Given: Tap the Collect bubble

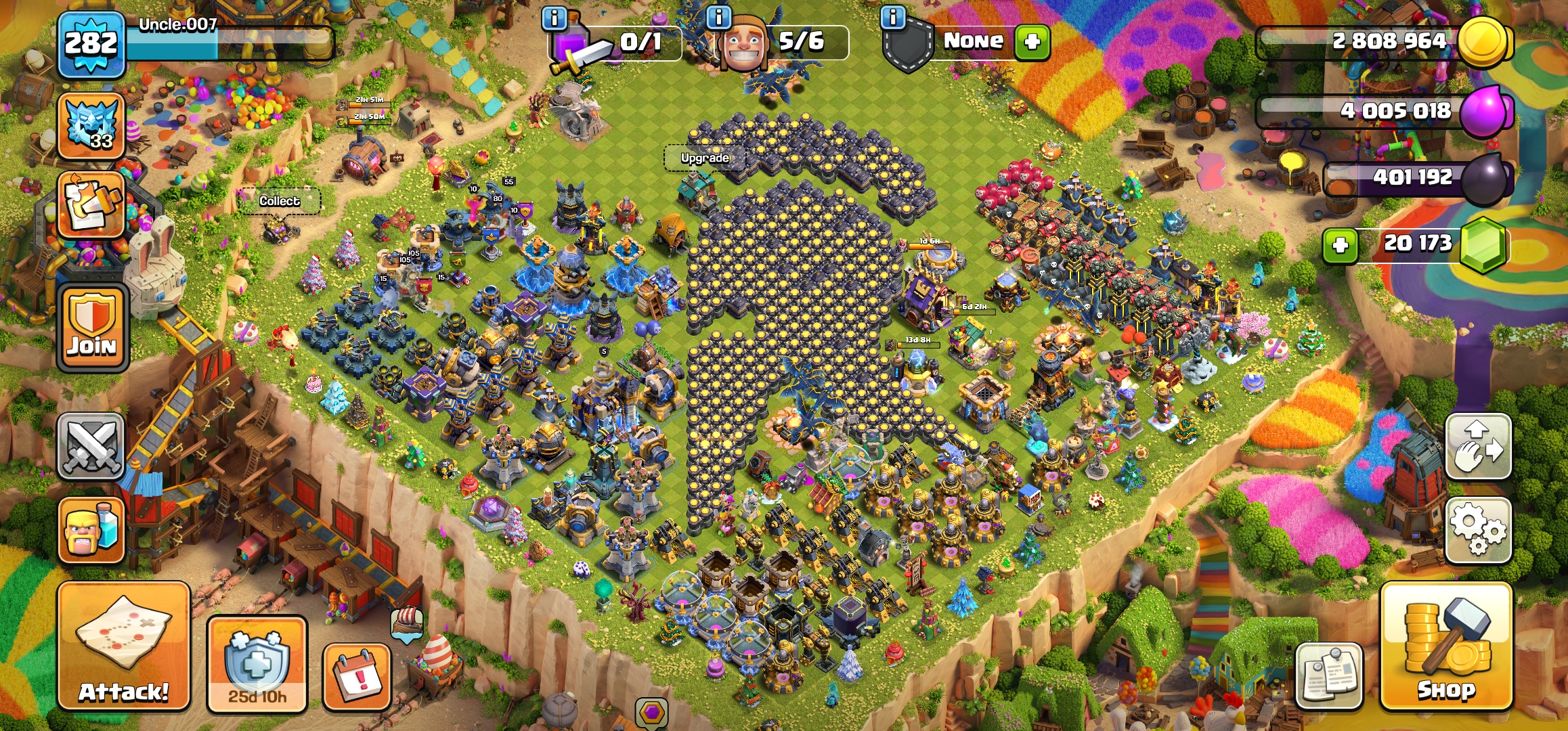Looking at the screenshot, I should (279, 201).
